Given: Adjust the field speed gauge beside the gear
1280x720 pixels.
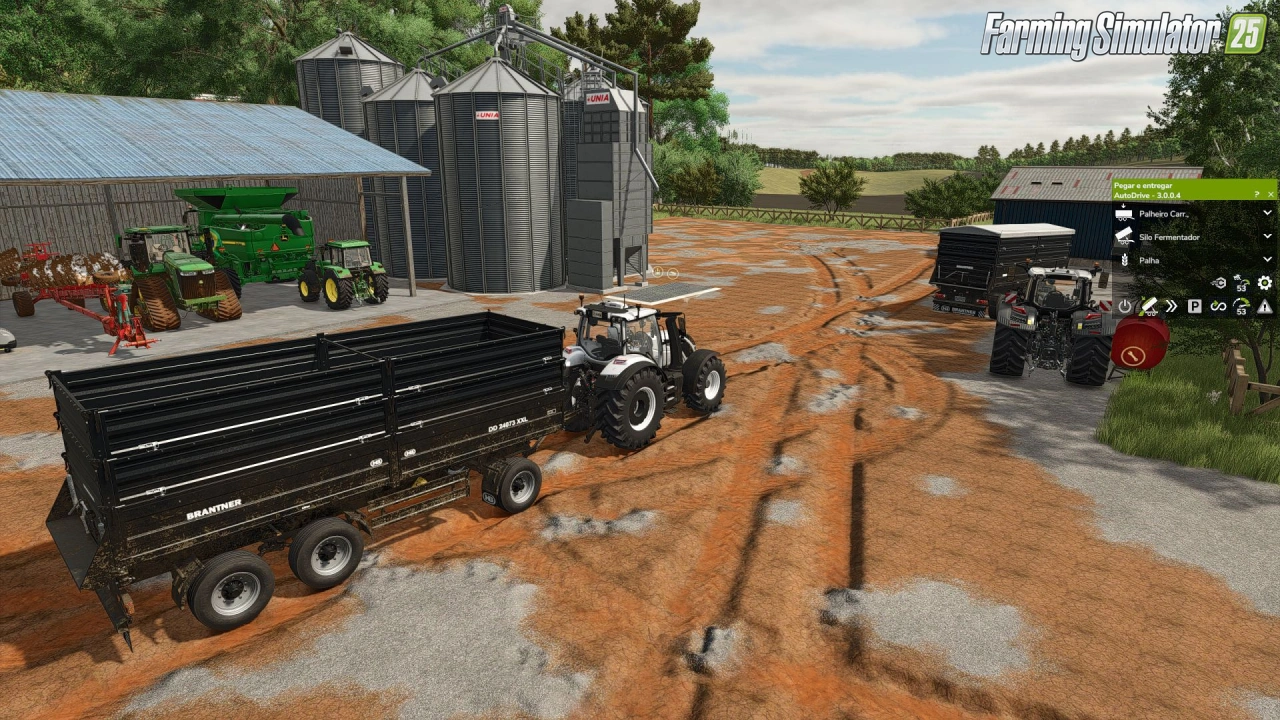Looking at the screenshot, I should tap(1241, 283).
